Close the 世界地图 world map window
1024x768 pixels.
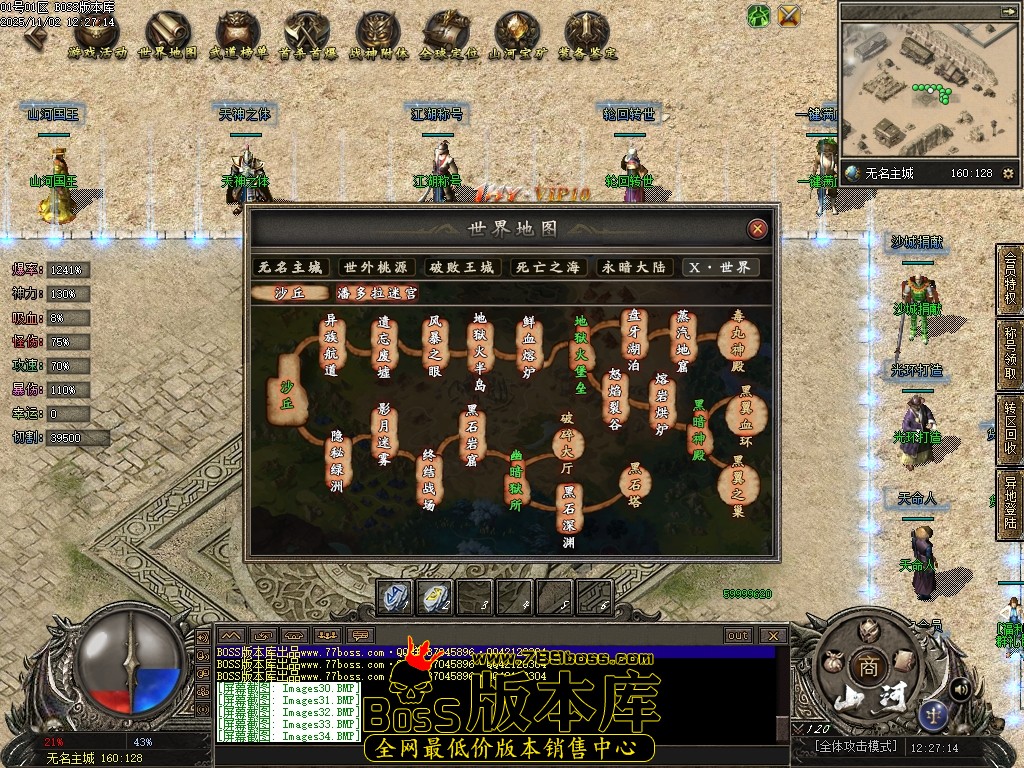coord(758,229)
